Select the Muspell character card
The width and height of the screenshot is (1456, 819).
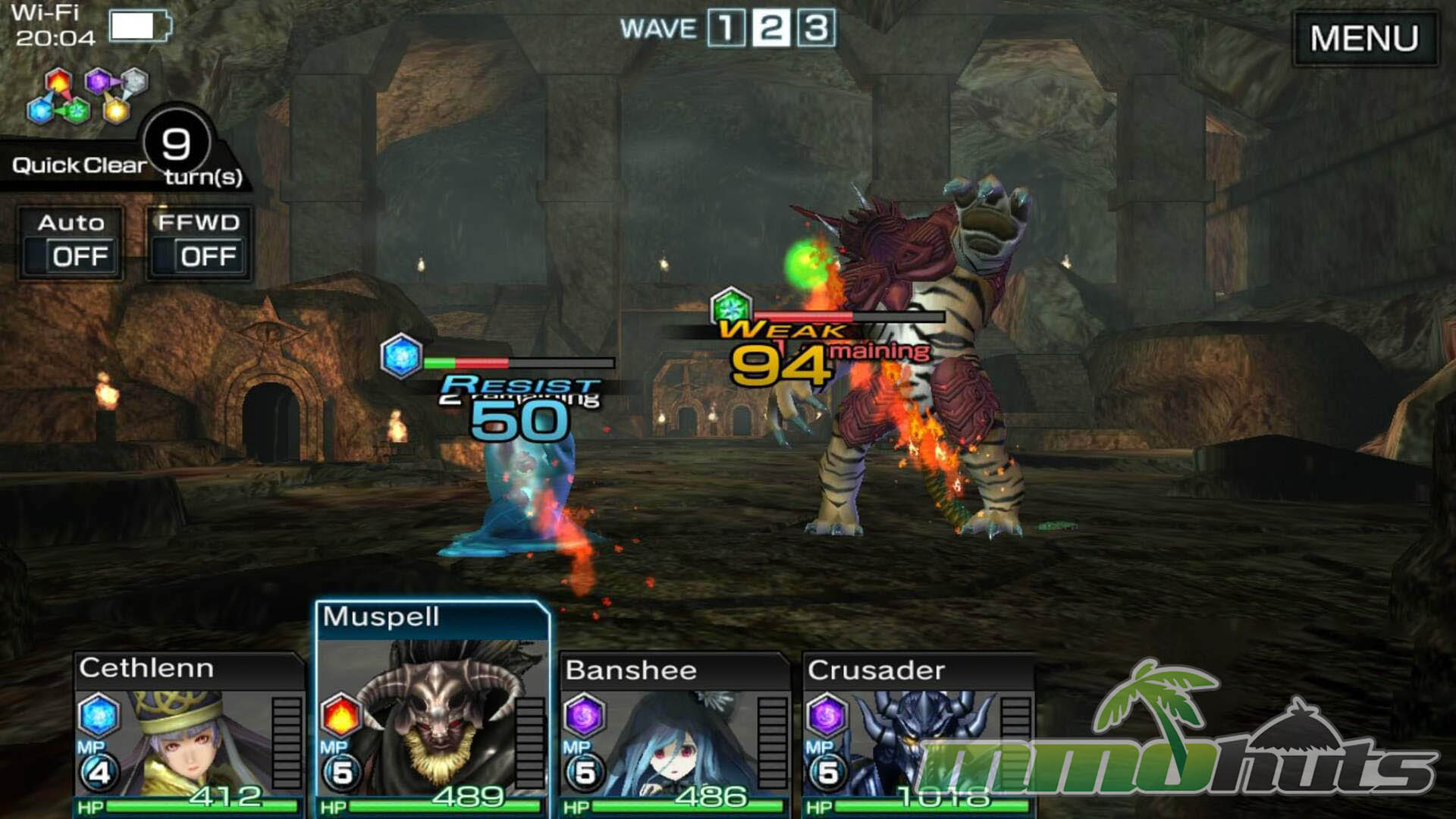(x=432, y=709)
